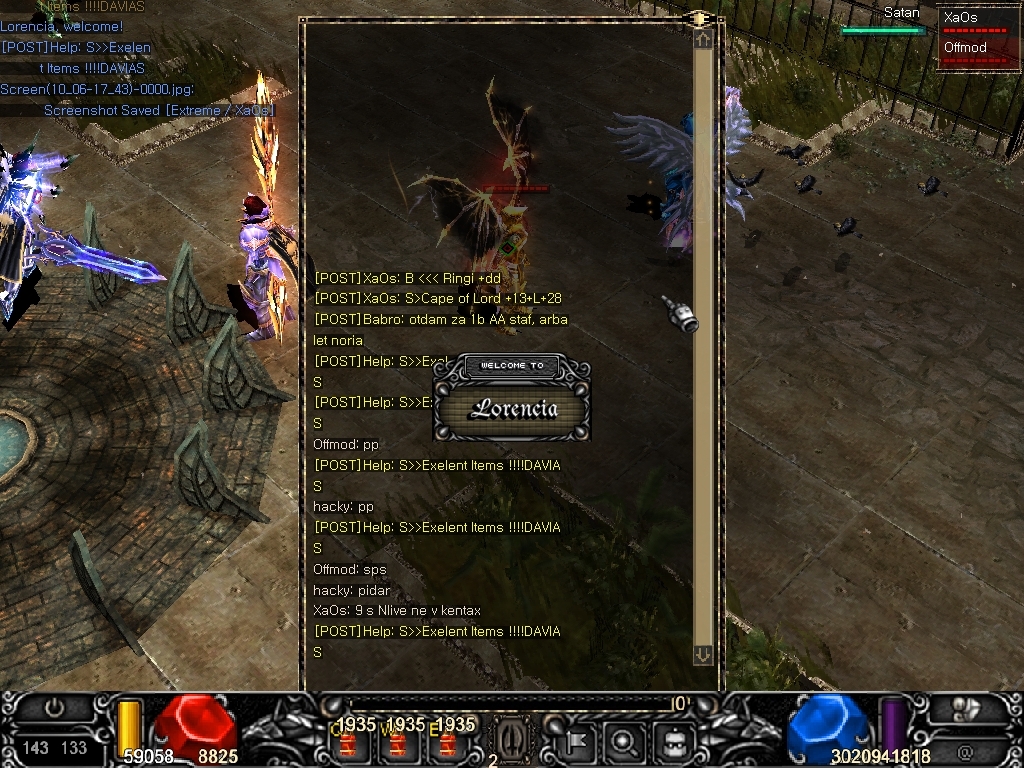1024x768 pixels.
Task: Click the @ button in the corner
Action: [x=965, y=750]
